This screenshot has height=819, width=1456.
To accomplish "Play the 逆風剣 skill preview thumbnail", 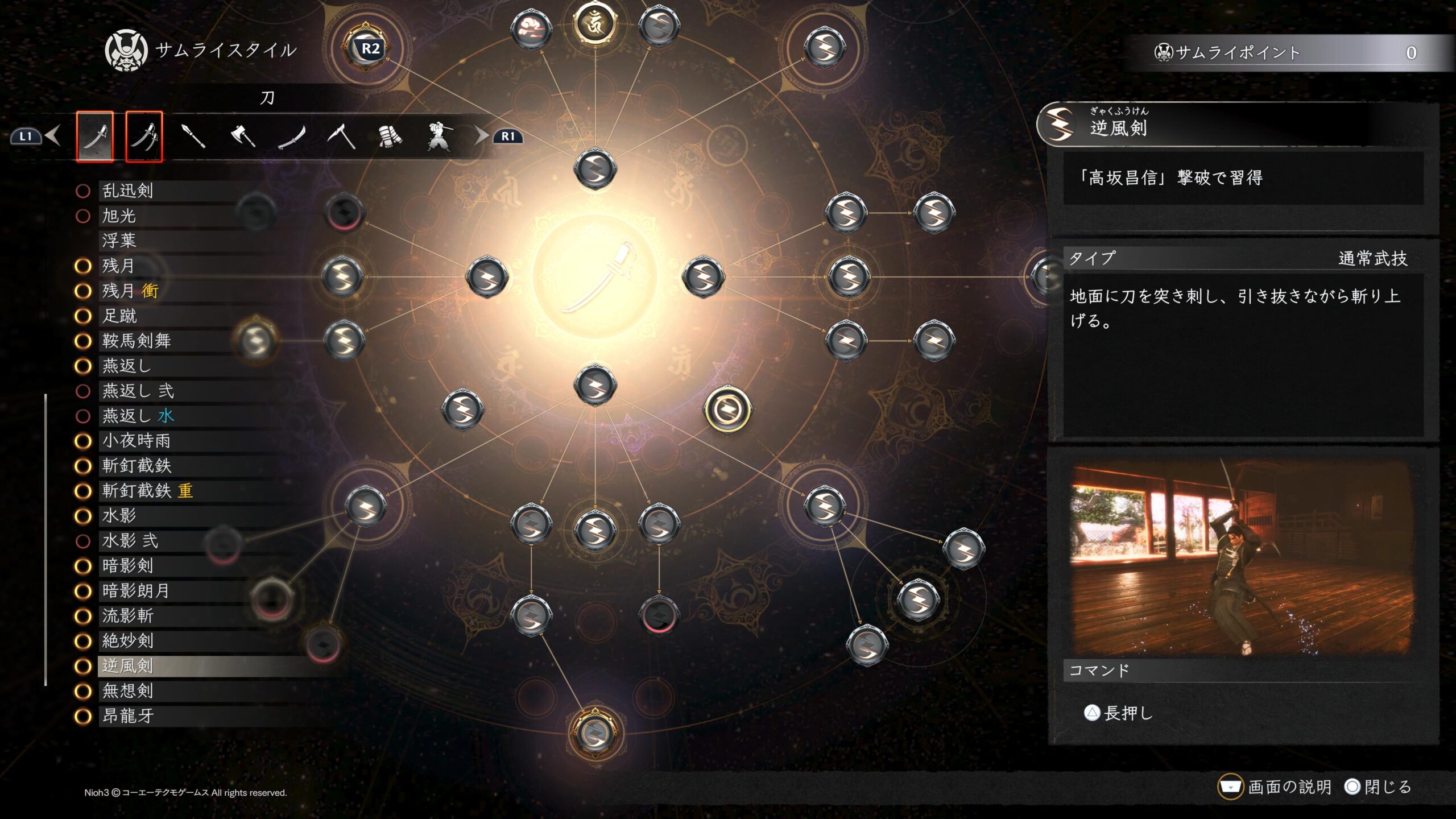I will tap(1242, 559).
